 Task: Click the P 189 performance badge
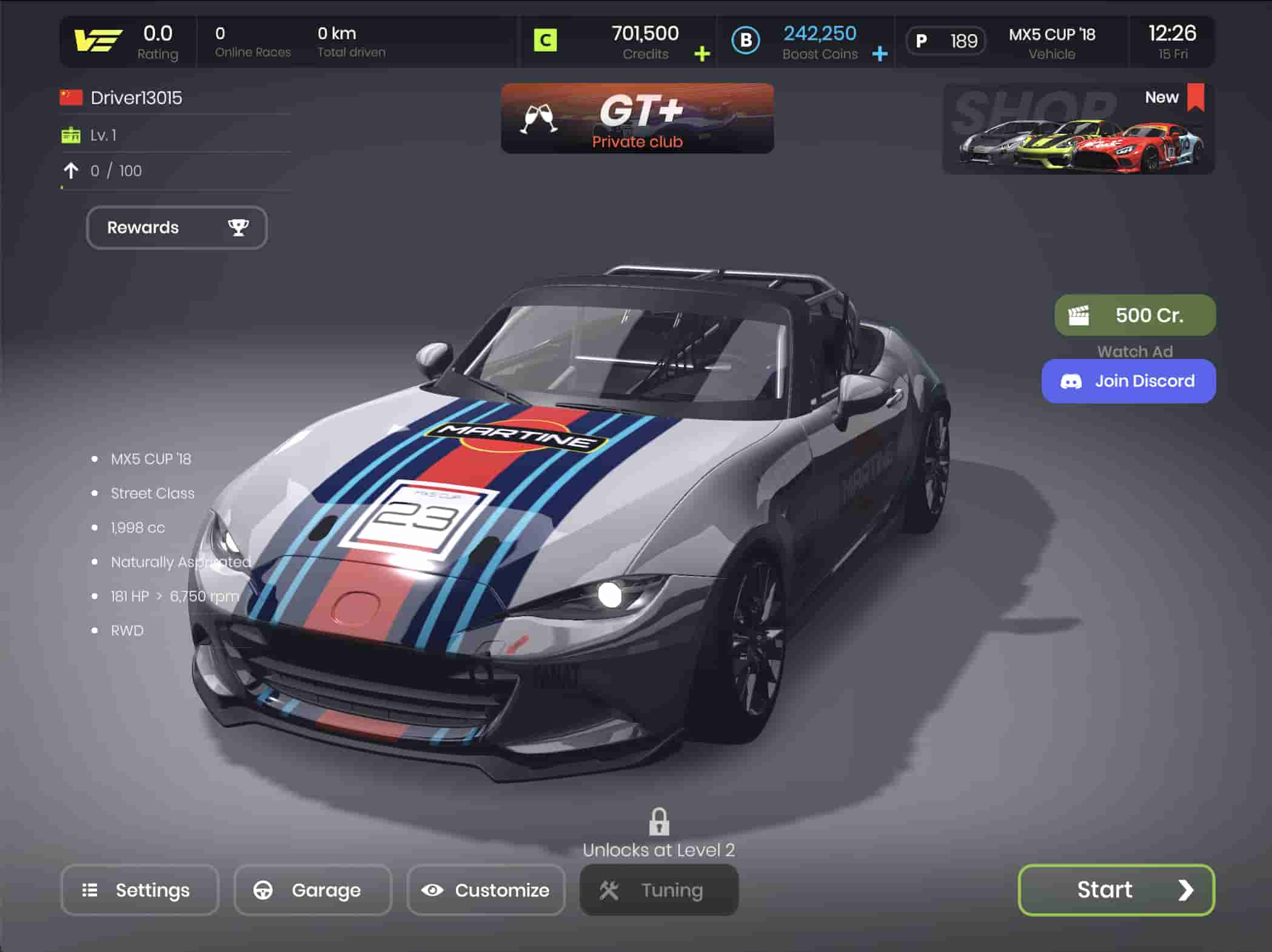(x=946, y=41)
